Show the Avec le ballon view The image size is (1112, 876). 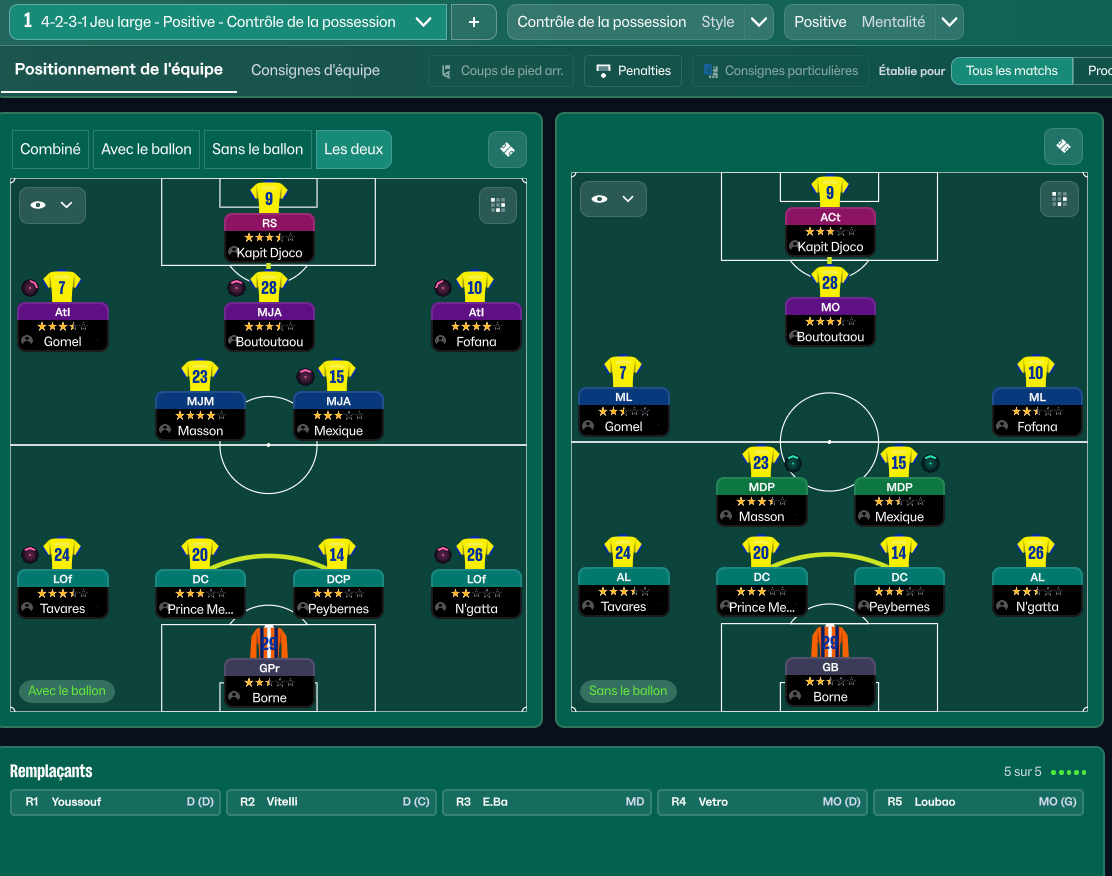point(146,149)
